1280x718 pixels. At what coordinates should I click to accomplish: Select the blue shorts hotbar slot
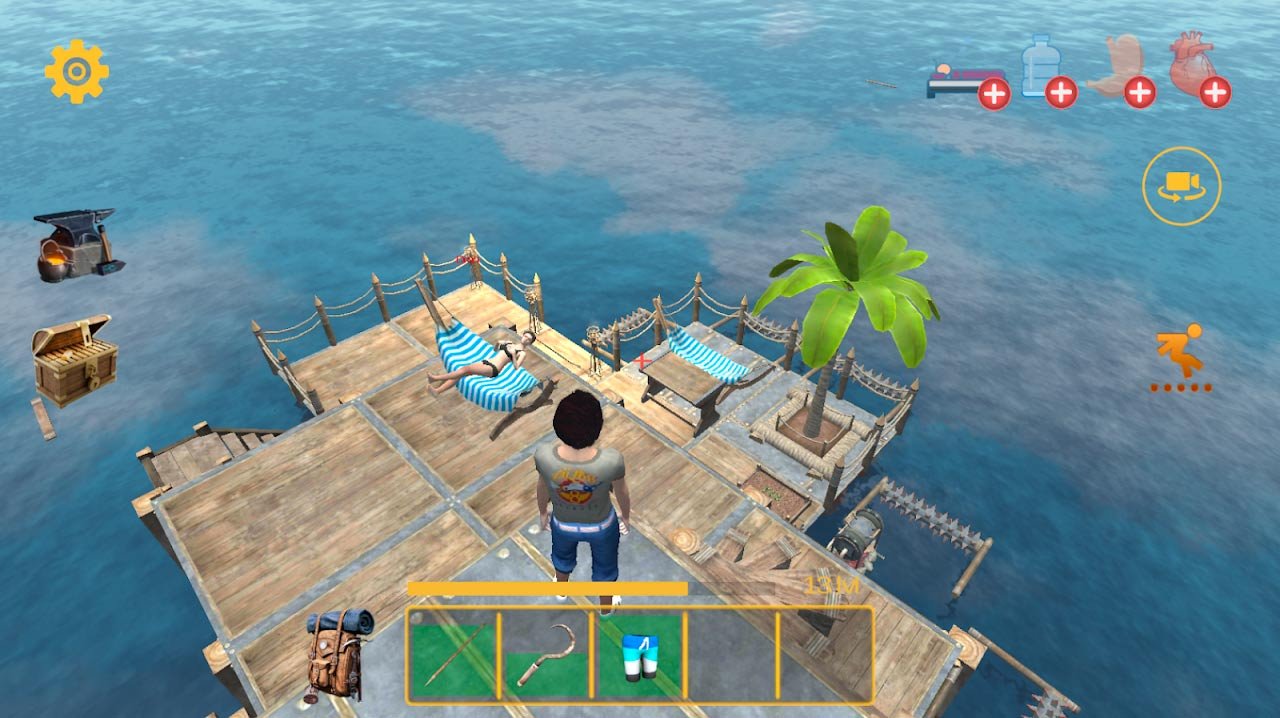coord(639,655)
